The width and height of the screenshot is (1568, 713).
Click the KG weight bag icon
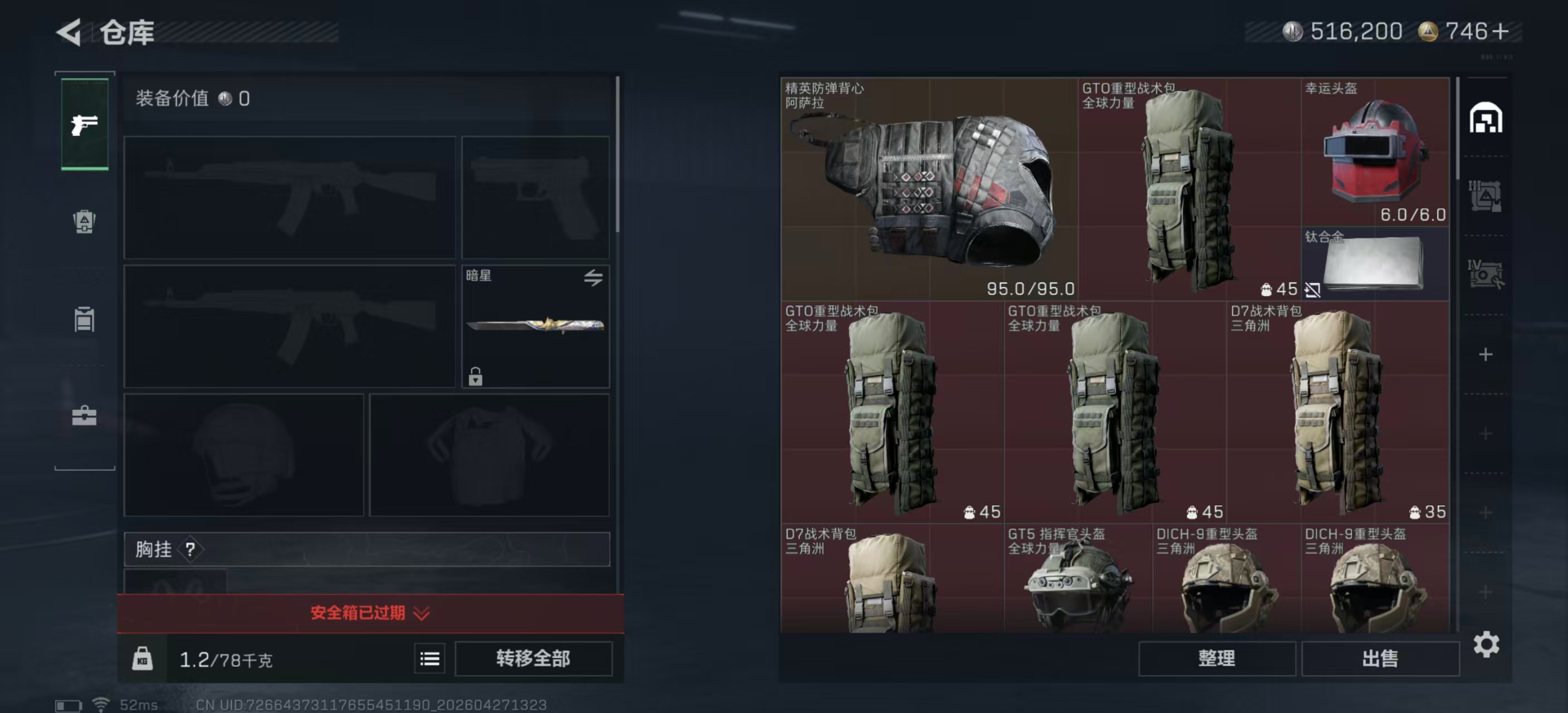[x=144, y=659]
